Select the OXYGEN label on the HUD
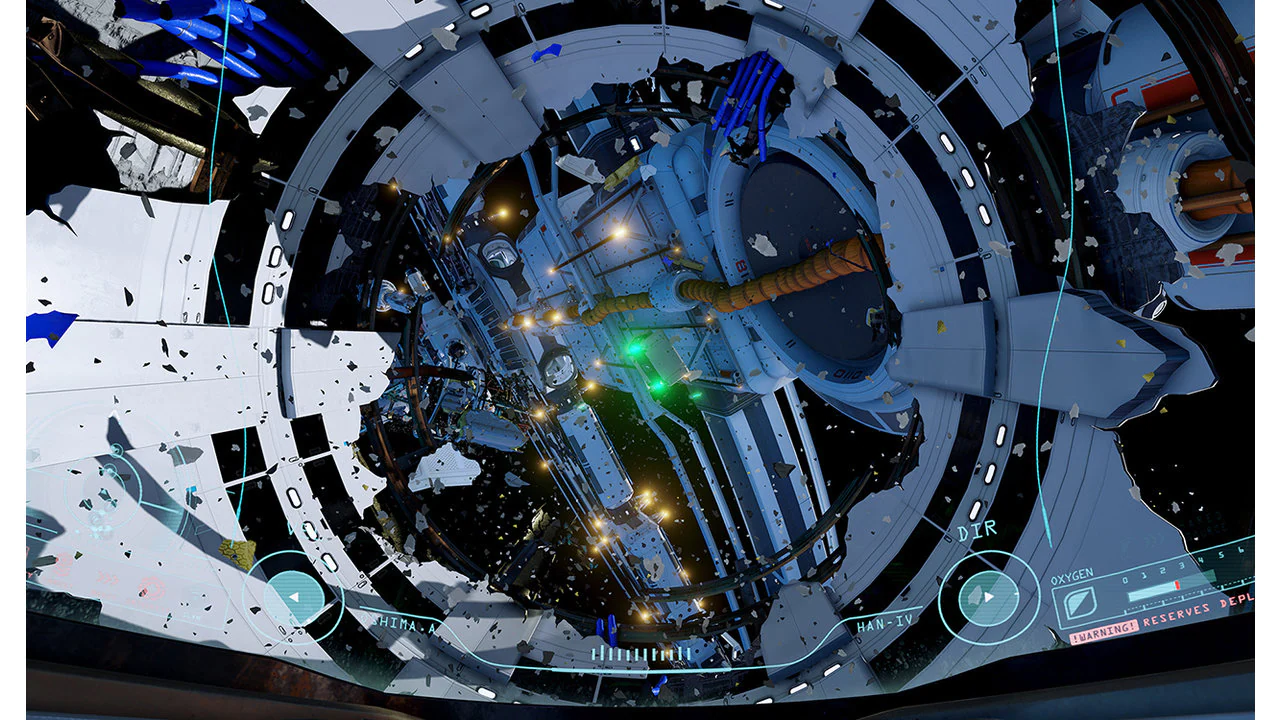 (x=1074, y=576)
